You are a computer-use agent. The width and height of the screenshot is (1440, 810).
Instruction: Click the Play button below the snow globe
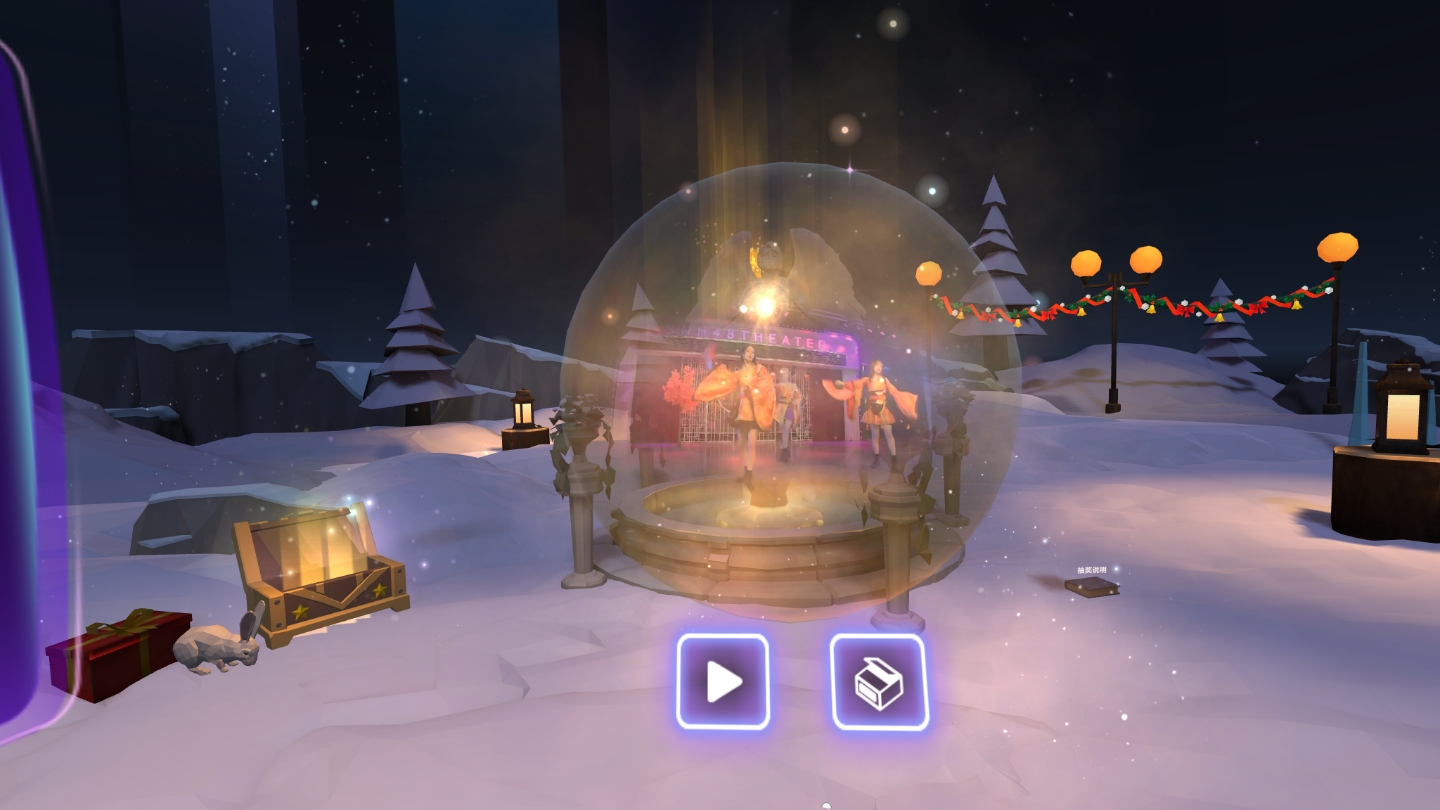[x=723, y=682]
